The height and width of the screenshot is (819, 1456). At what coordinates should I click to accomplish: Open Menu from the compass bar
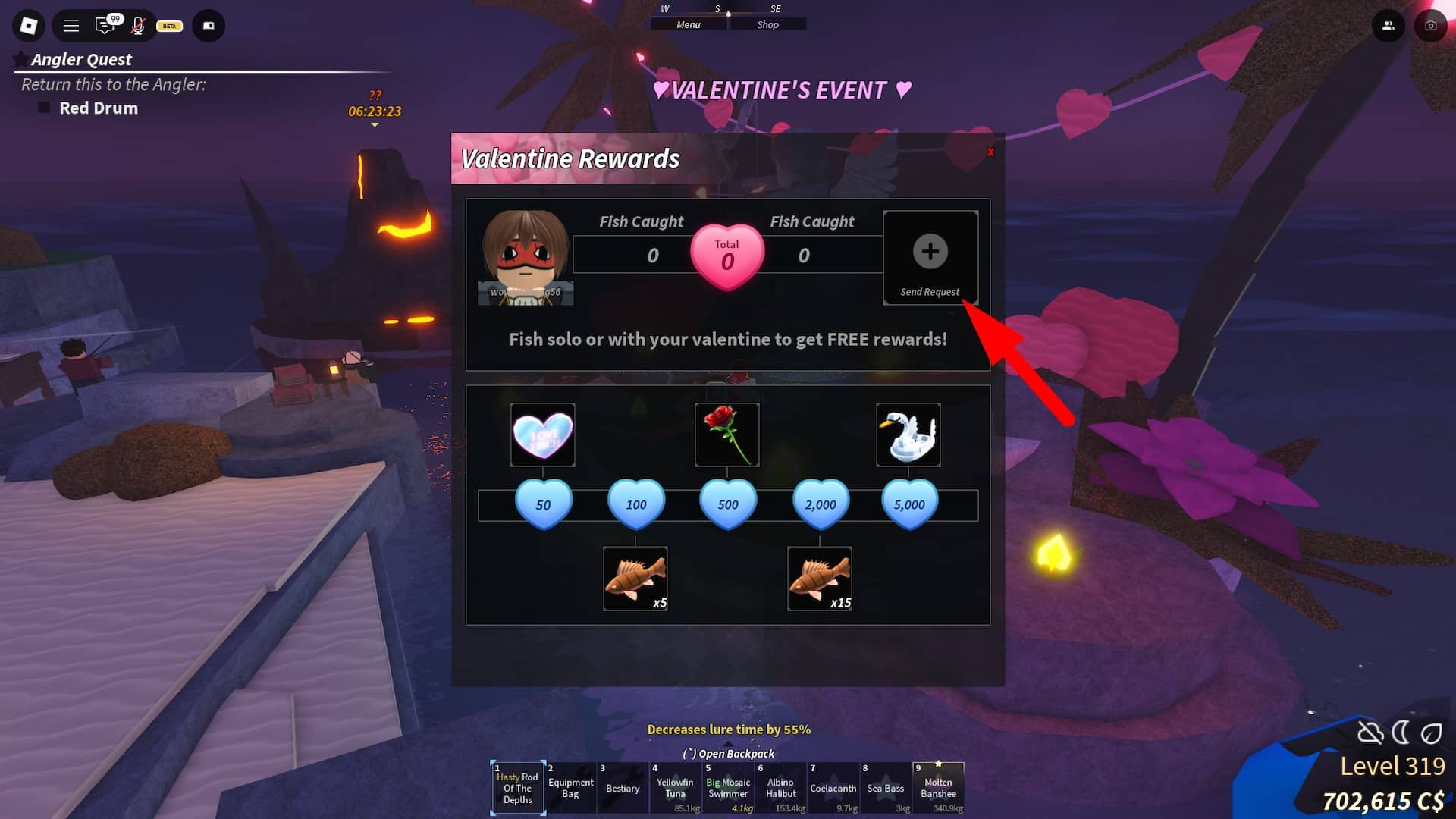pyautogui.click(x=687, y=24)
